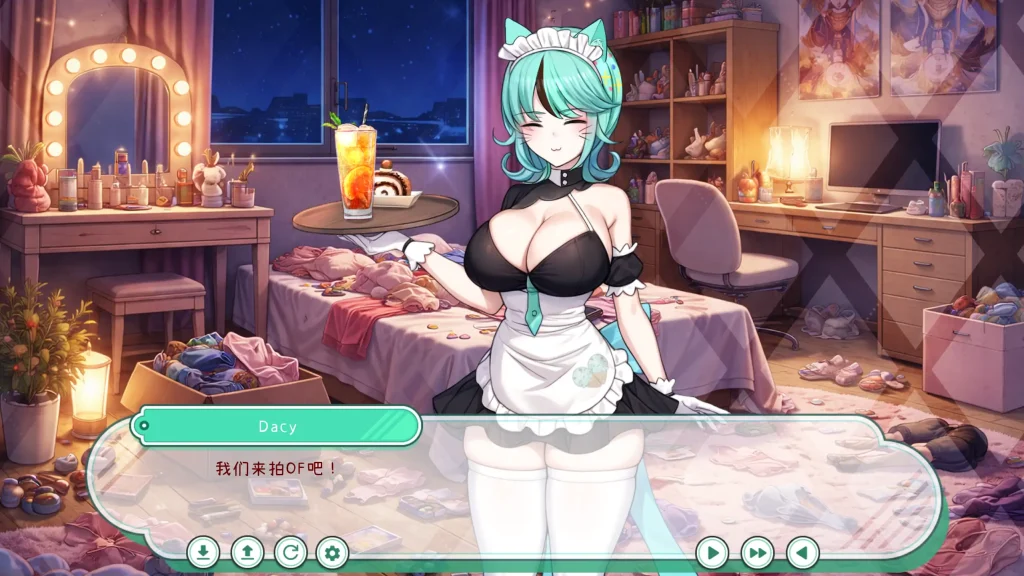
Task: Fast-forward dialogue with the double-arrow skip button
Action: point(758,552)
